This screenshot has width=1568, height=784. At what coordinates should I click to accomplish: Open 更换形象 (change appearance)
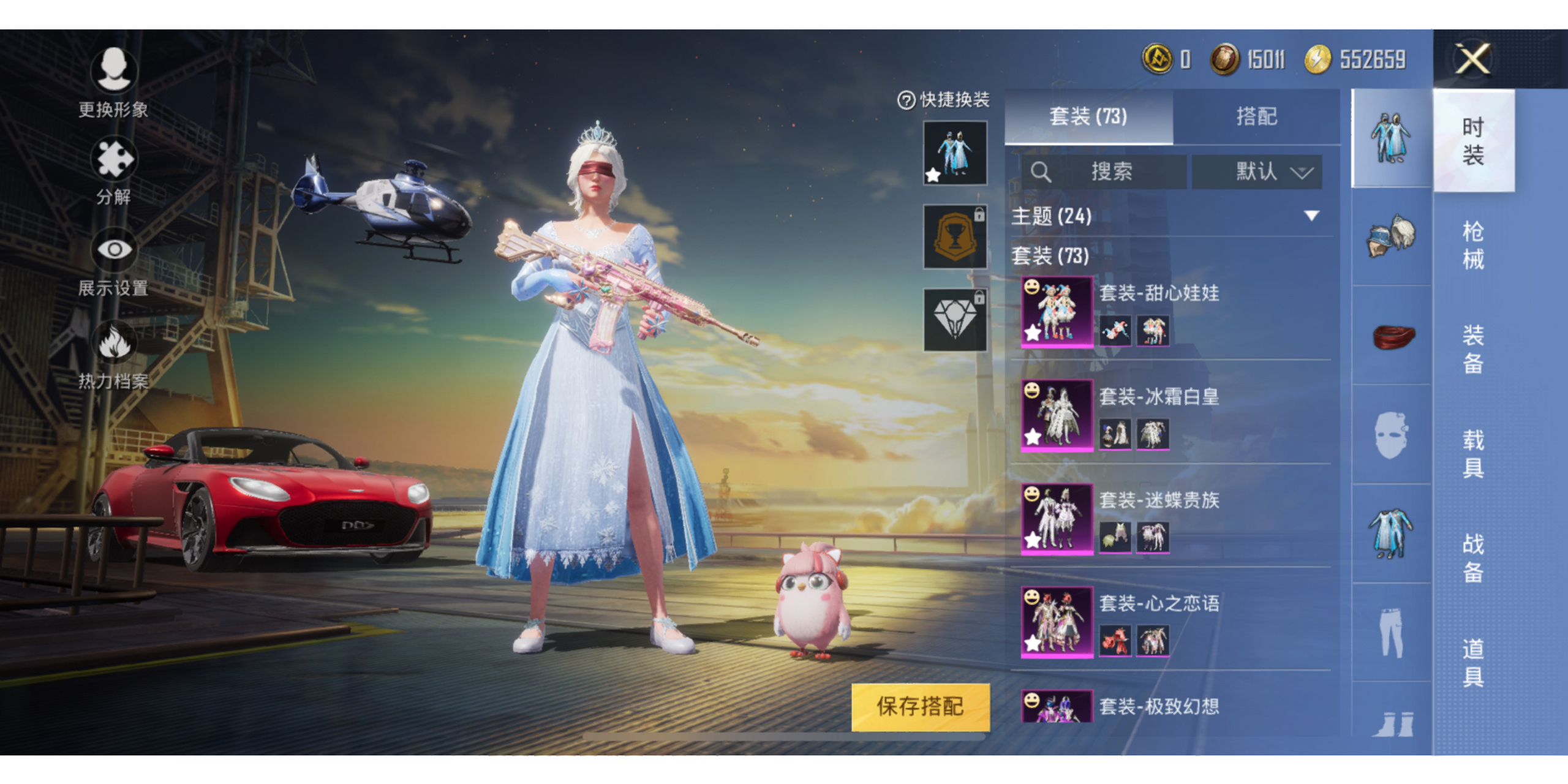click(113, 70)
